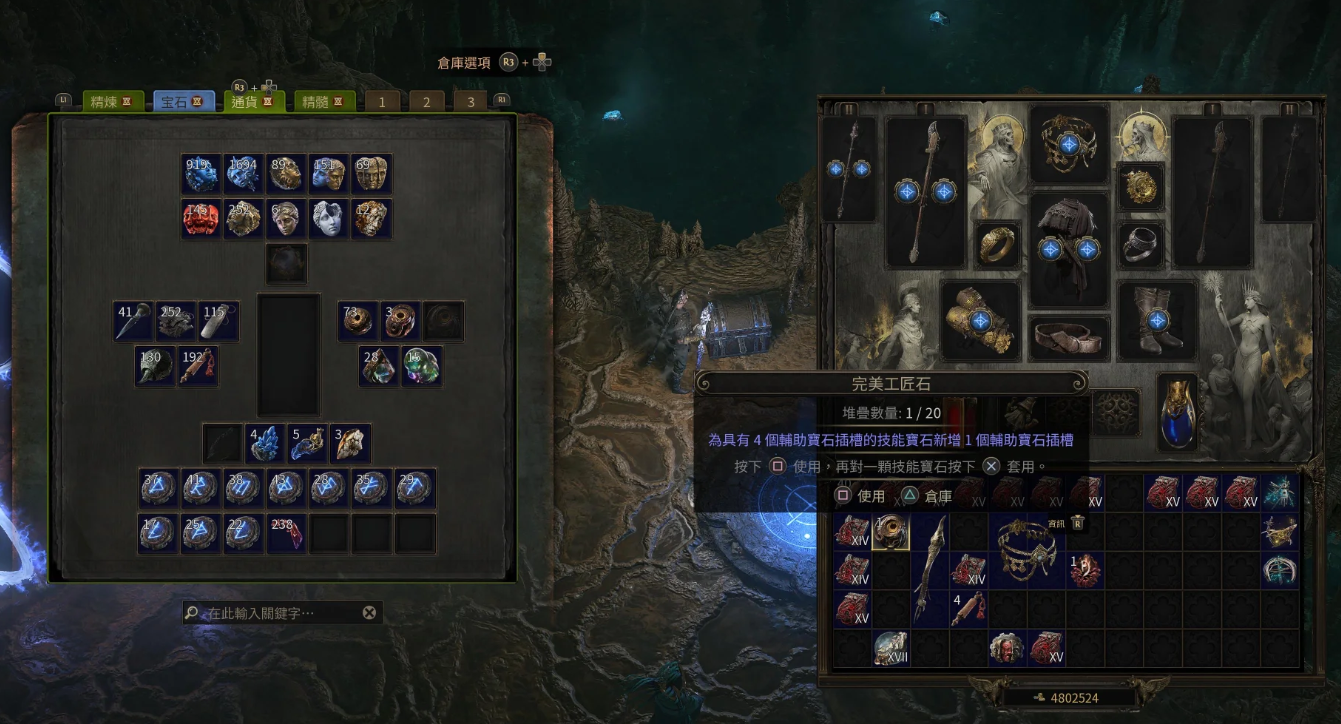Switch to the 精煉 stash tab

[x=111, y=102]
